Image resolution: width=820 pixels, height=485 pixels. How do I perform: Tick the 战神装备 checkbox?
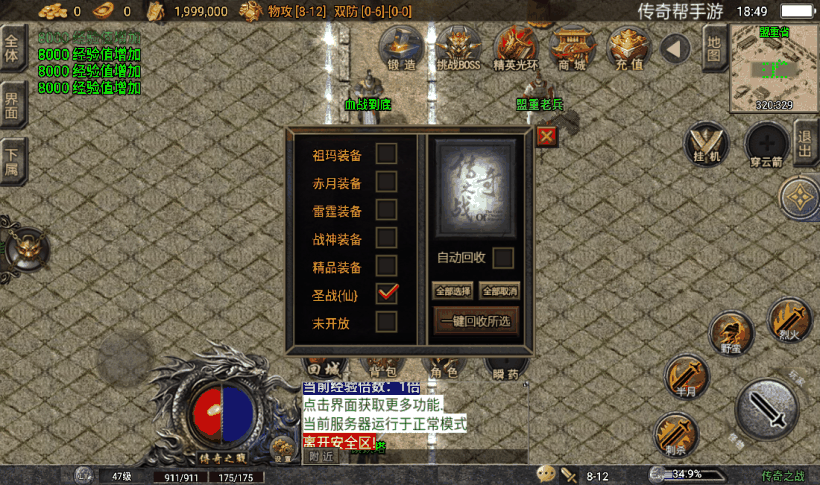(x=386, y=238)
